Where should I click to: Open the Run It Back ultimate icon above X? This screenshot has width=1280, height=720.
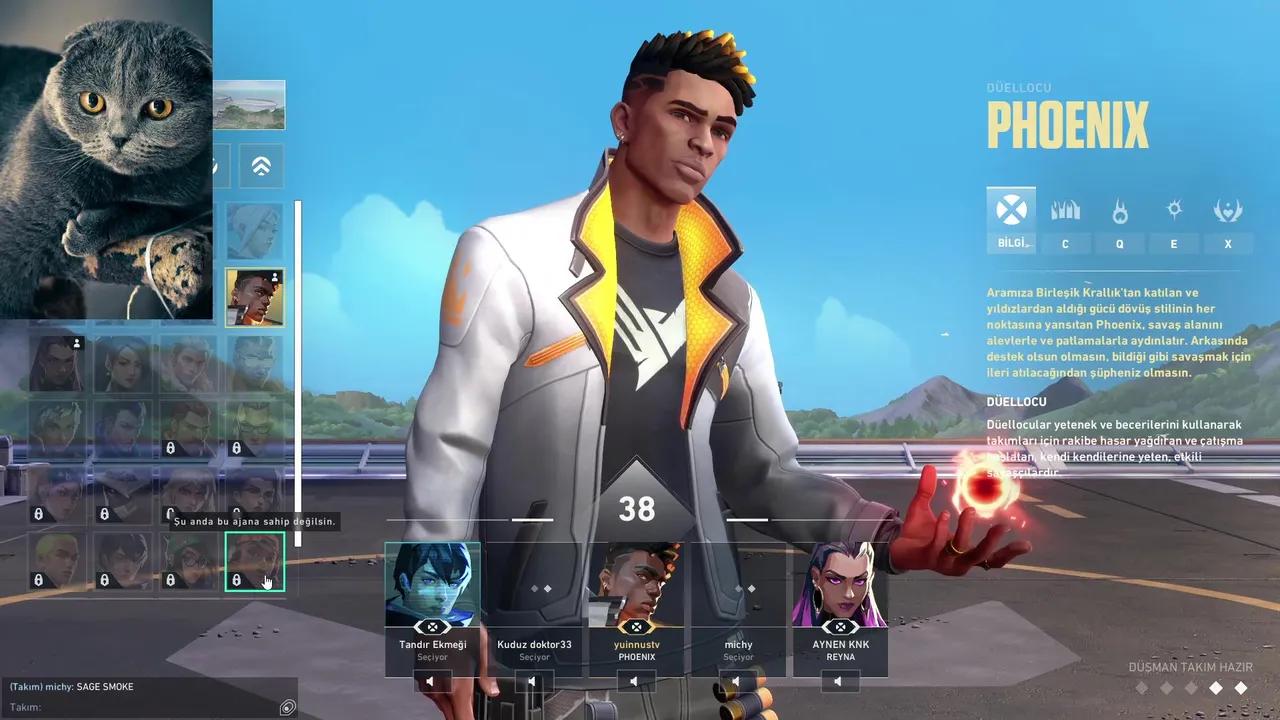click(x=1229, y=210)
